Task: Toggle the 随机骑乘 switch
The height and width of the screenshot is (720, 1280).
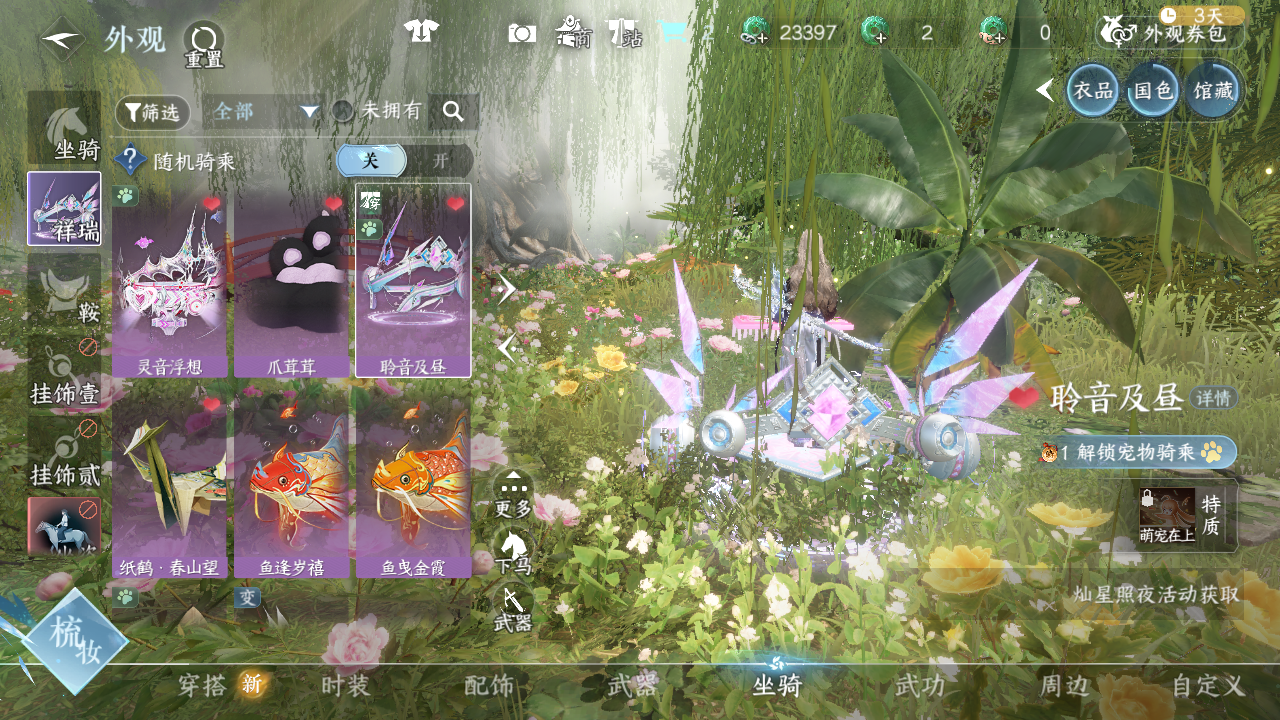Action: coord(404,161)
